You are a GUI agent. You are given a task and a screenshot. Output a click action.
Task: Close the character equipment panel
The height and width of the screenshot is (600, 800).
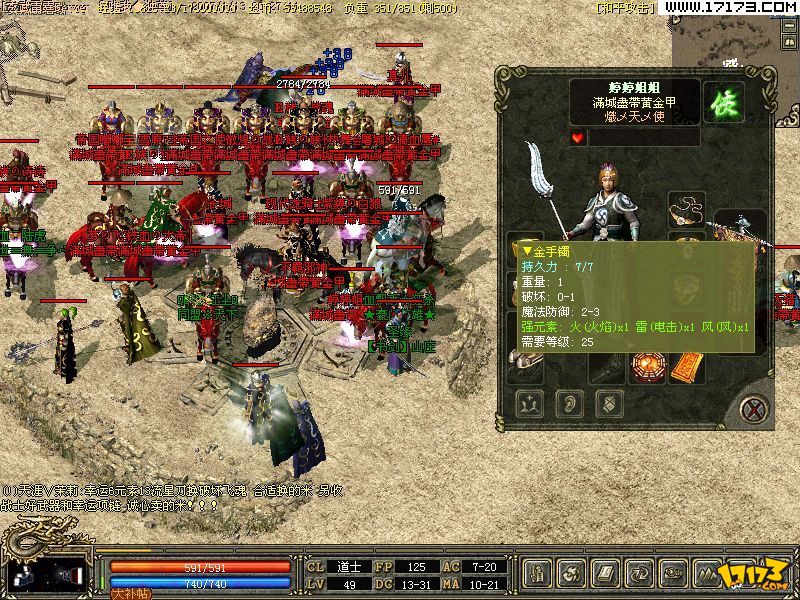[754, 407]
